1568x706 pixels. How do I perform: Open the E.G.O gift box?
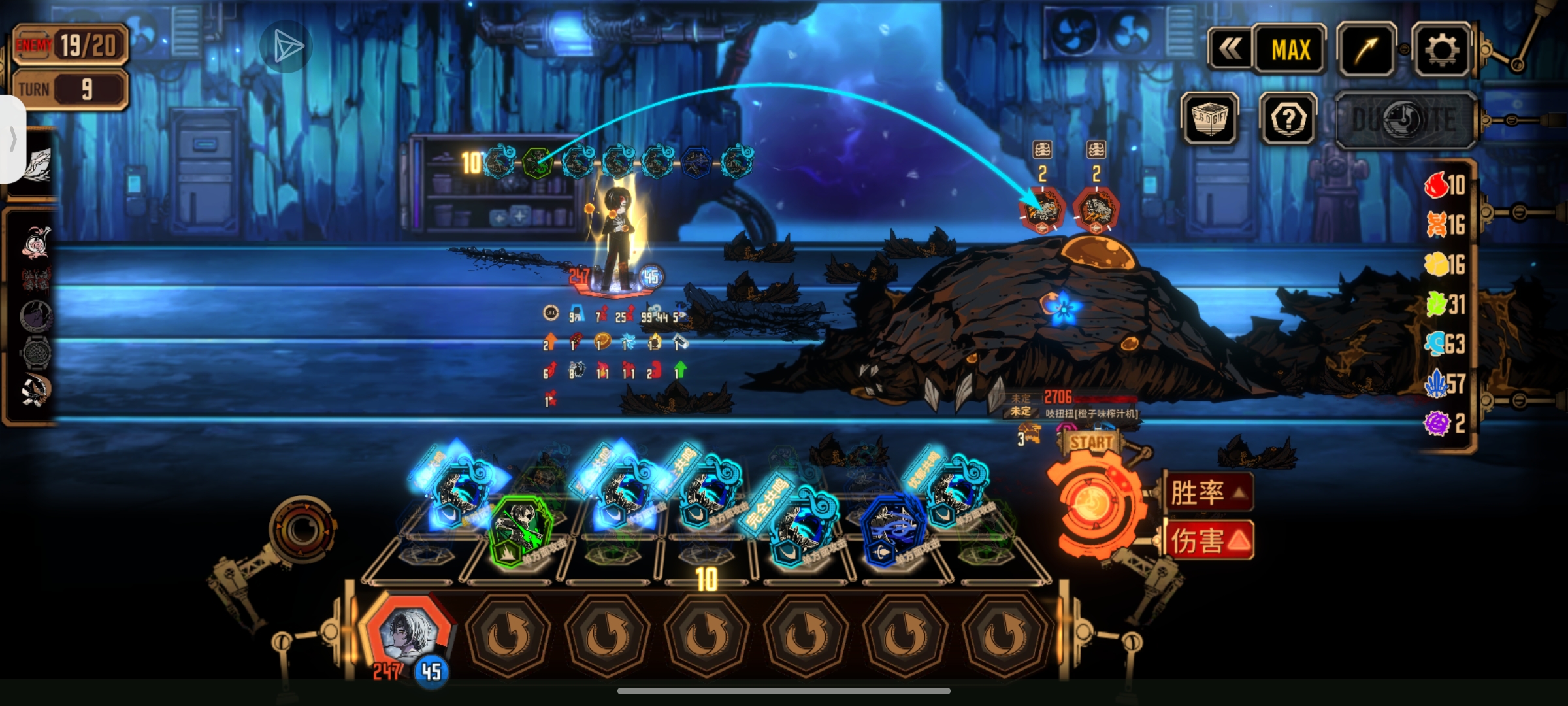(1210, 119)
